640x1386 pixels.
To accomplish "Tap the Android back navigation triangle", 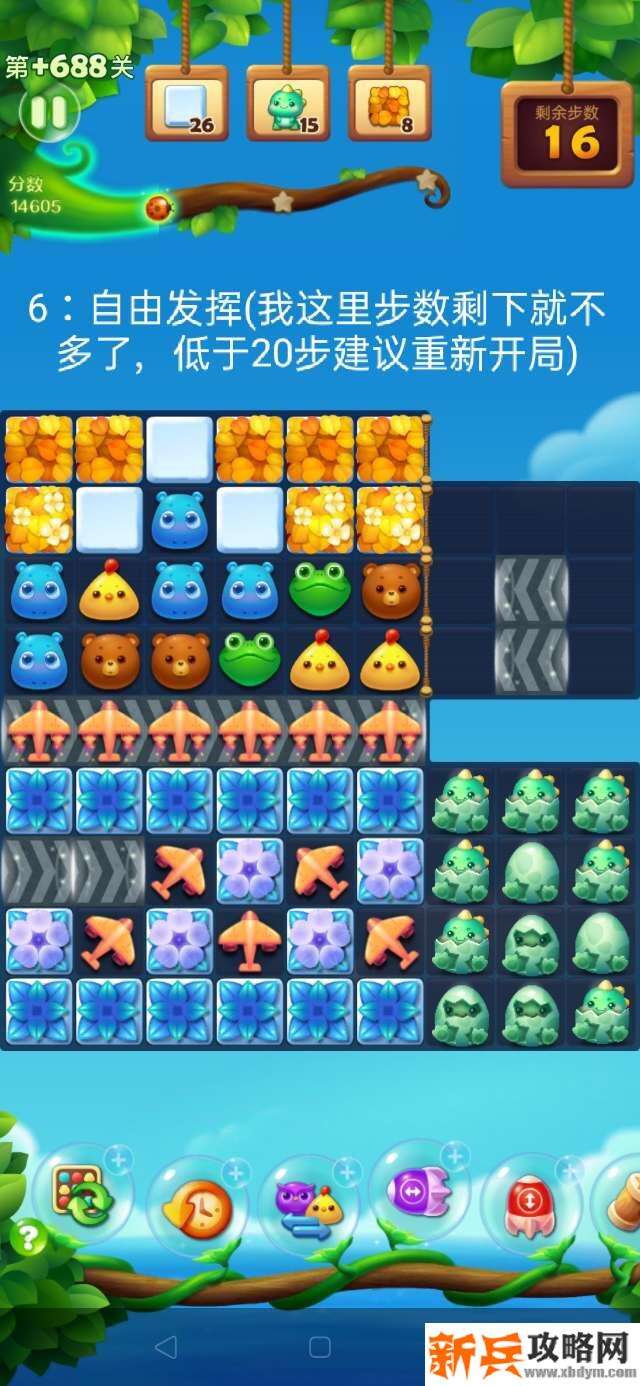I will point(166,1347).
